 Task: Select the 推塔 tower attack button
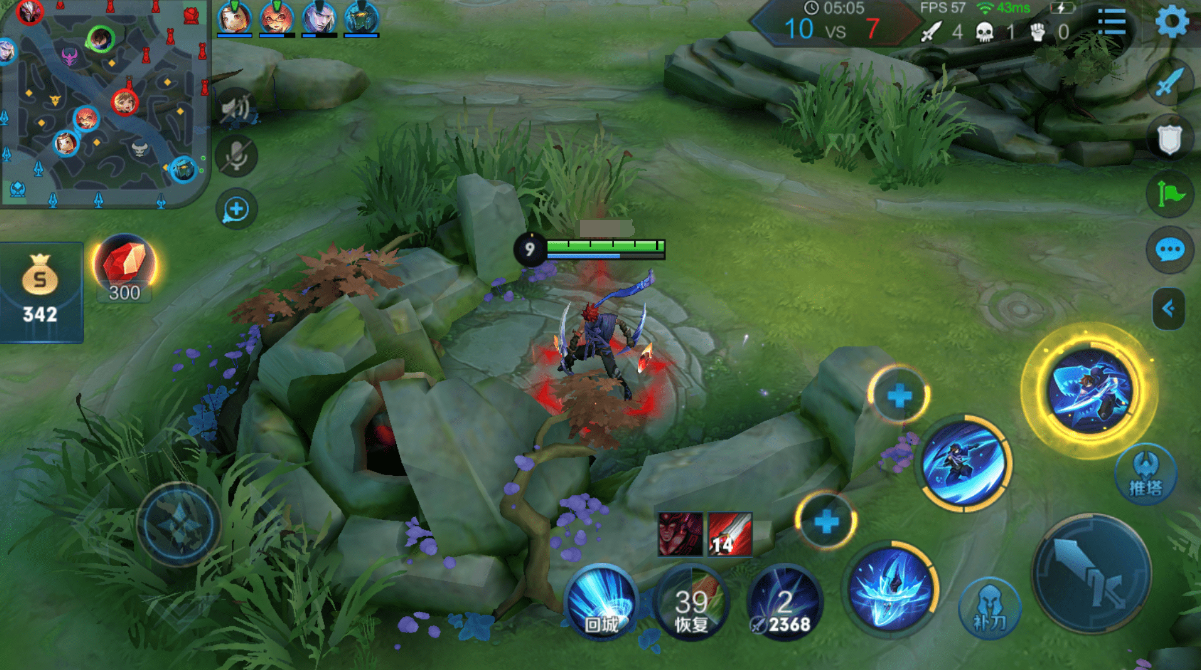pyautogui.click(x=1145, y=473)
